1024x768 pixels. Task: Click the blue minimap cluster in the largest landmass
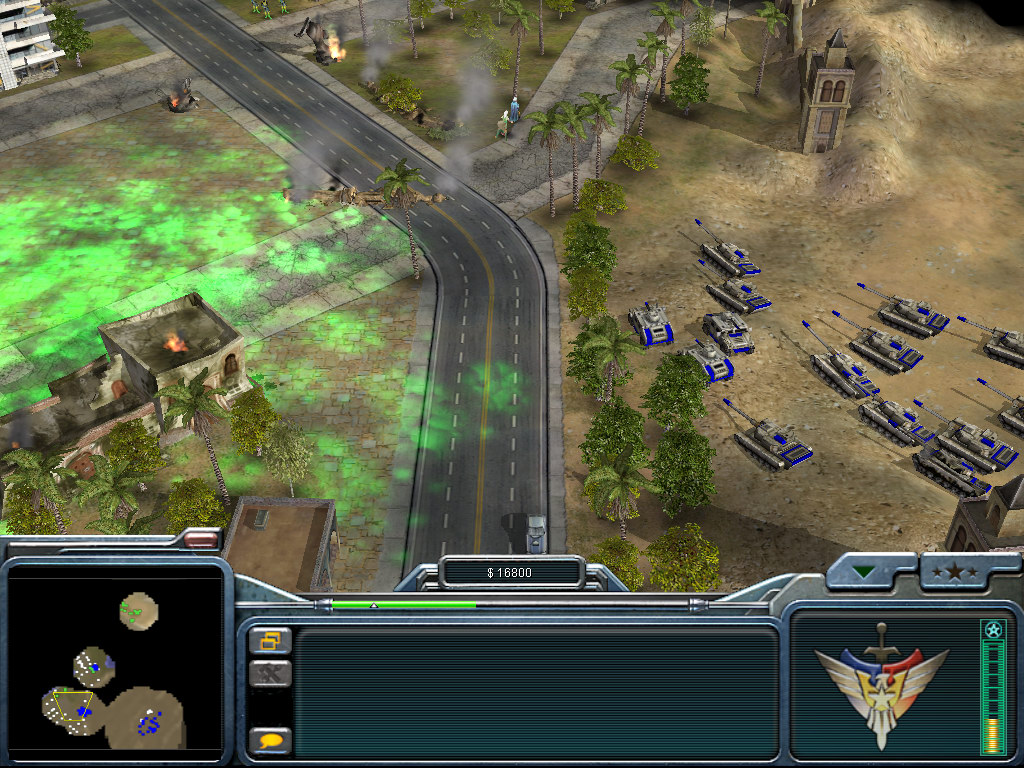pos(150,722)
